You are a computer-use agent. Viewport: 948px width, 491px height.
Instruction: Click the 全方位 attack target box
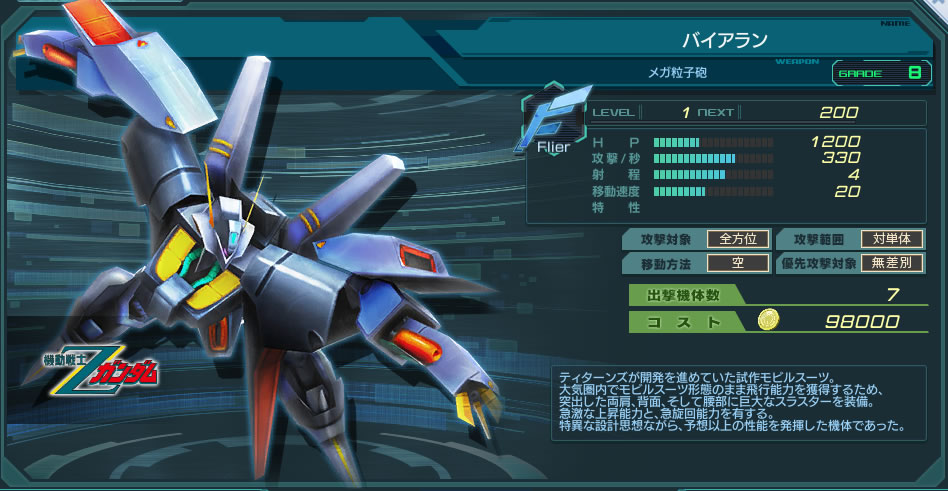(738, 239)
